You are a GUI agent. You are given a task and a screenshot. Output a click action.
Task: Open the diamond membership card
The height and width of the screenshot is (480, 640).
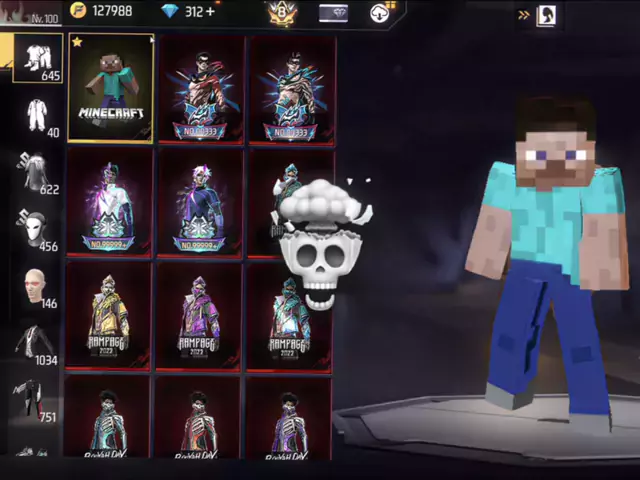pyautogui.click(x=333, y=13)
